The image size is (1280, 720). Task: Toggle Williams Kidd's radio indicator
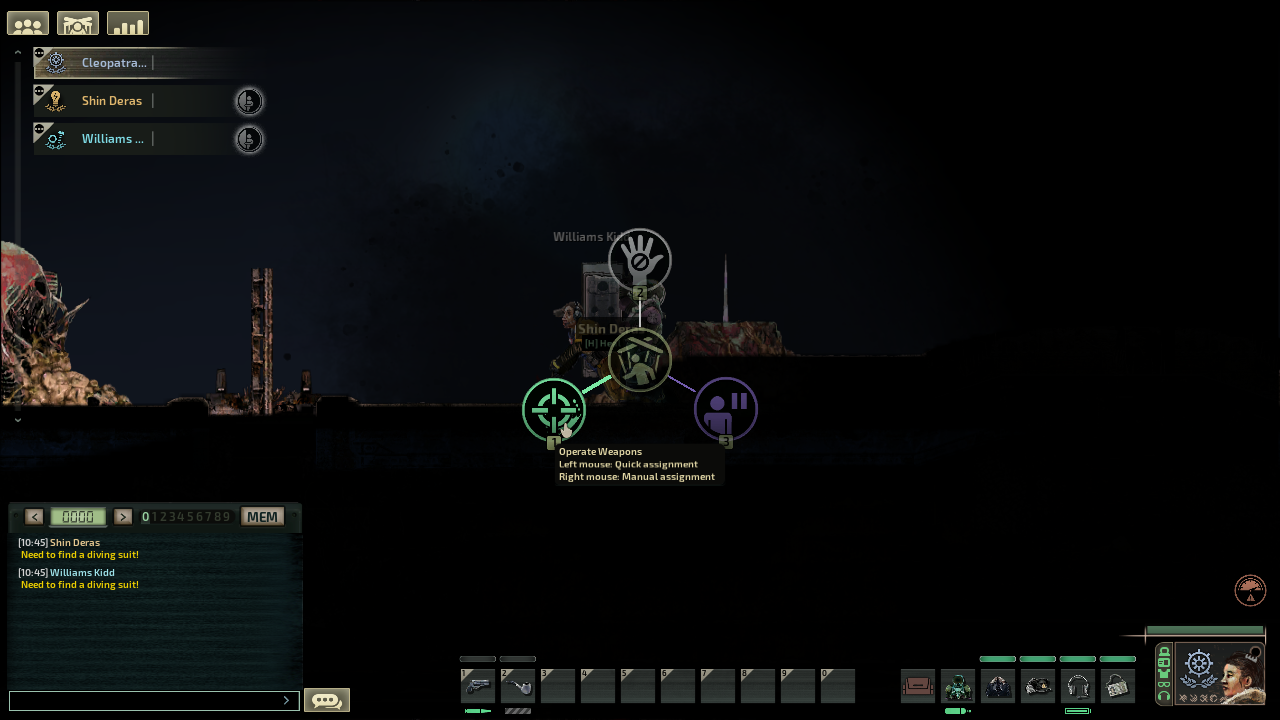point(248,139)
